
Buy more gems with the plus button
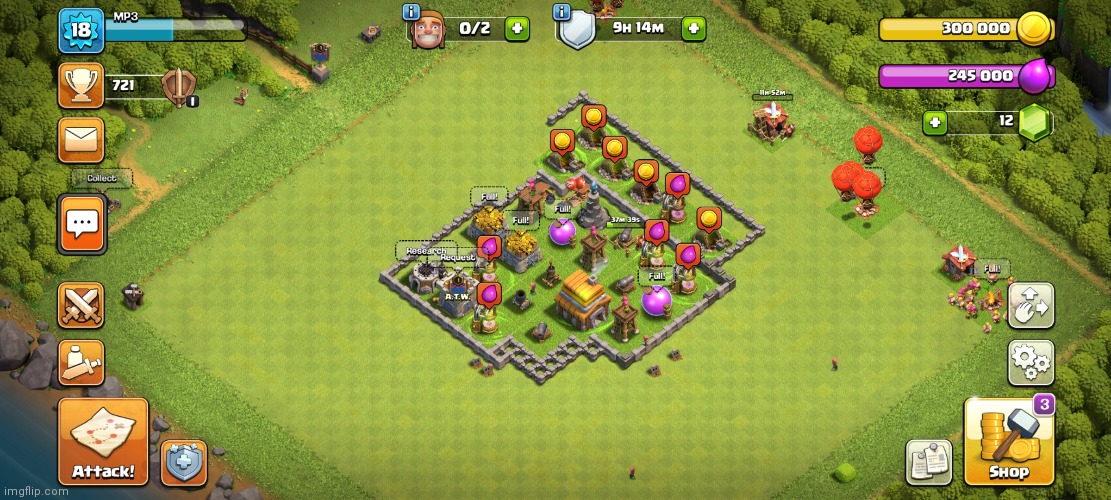tap(936, 122)
